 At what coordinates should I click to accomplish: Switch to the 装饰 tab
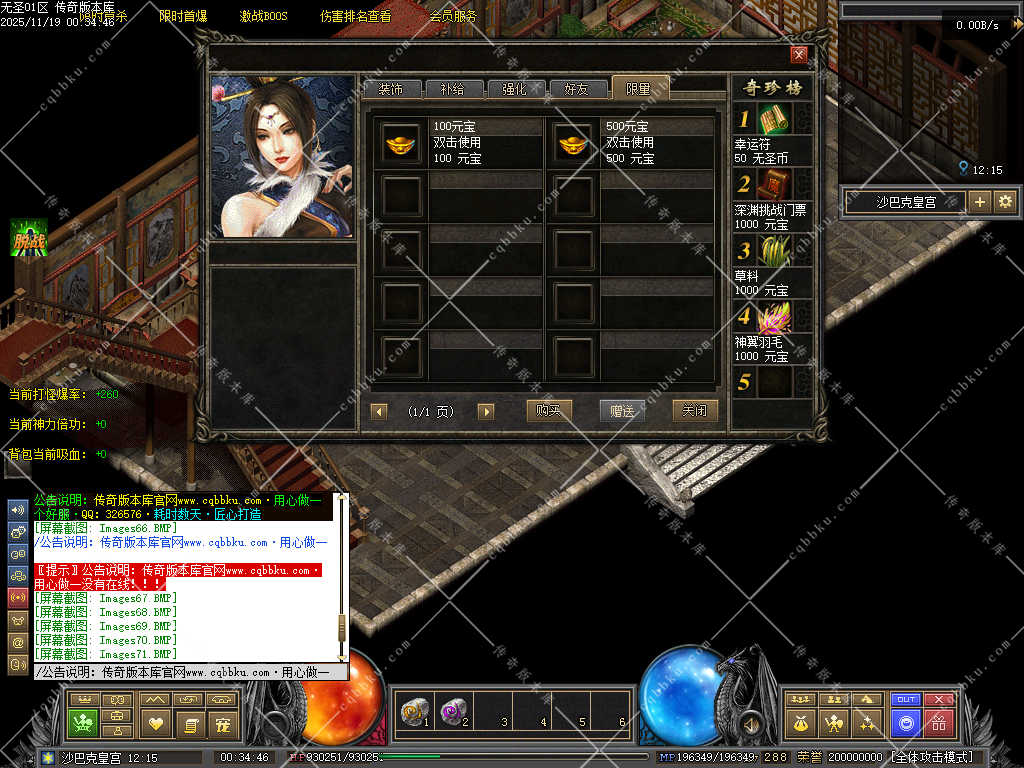point(391,89)
